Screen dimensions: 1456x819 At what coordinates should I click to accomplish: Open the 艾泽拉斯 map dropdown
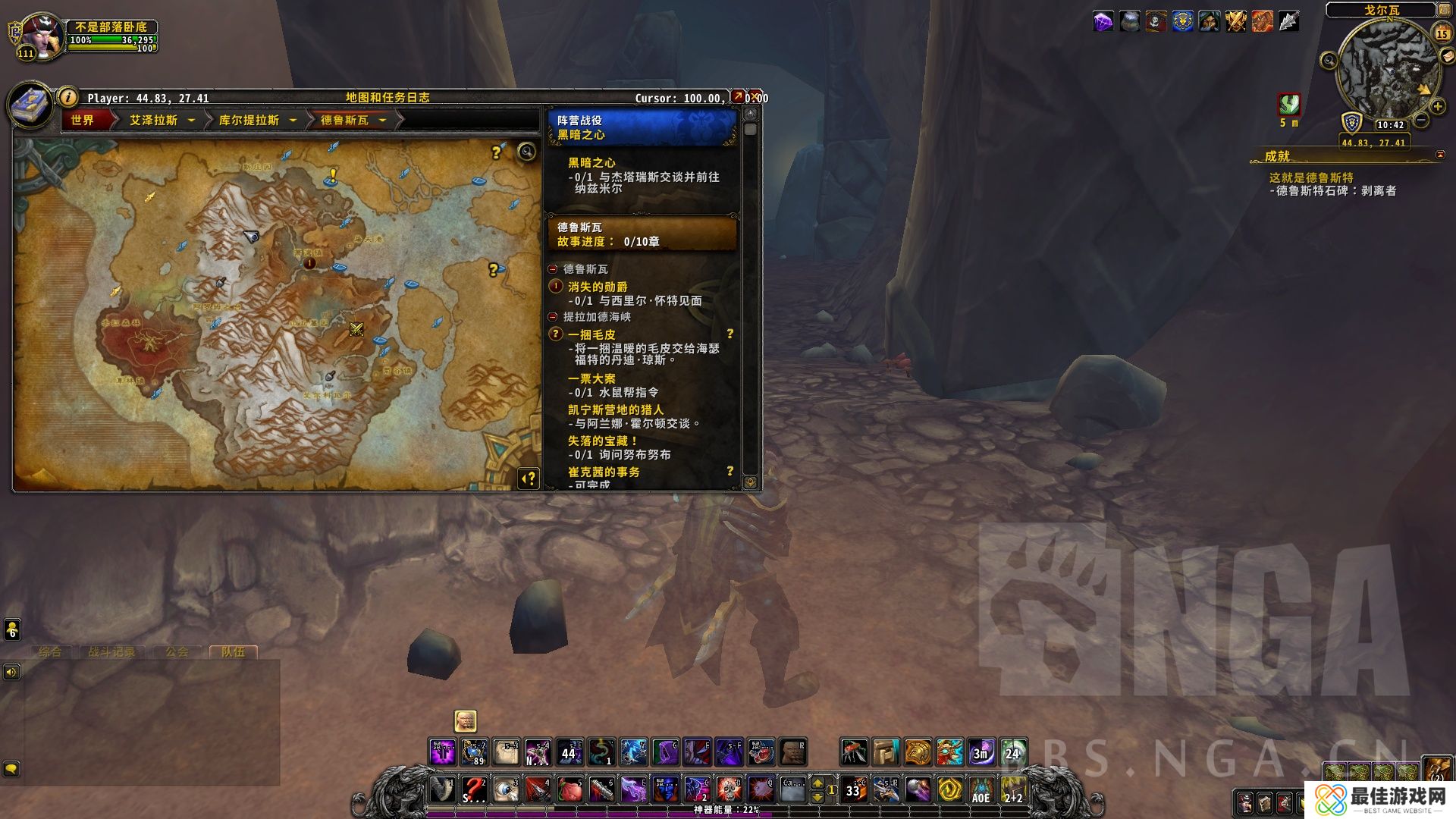[x=191, y=120]
